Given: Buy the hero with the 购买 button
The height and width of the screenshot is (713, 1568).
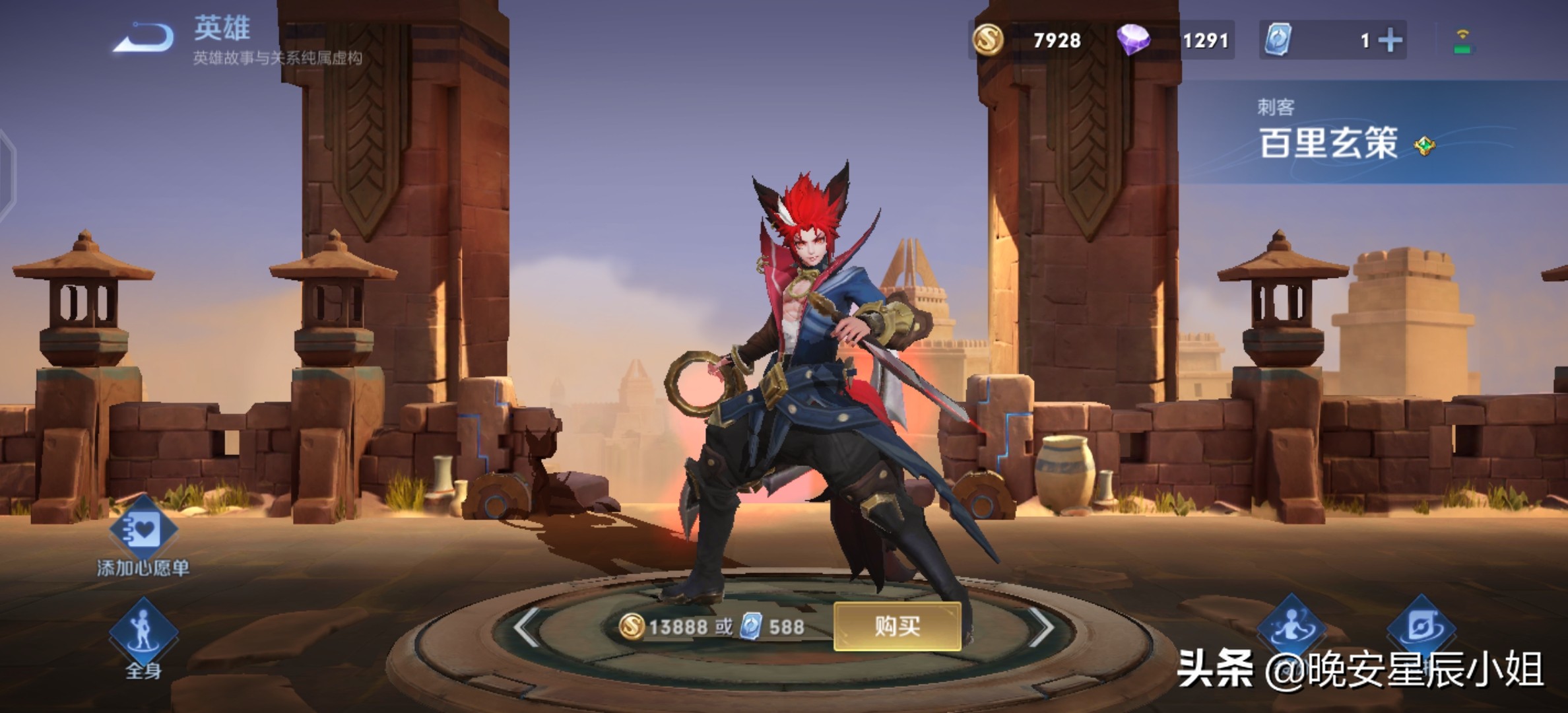Looking at the screenshot, I should coord(897,626).
